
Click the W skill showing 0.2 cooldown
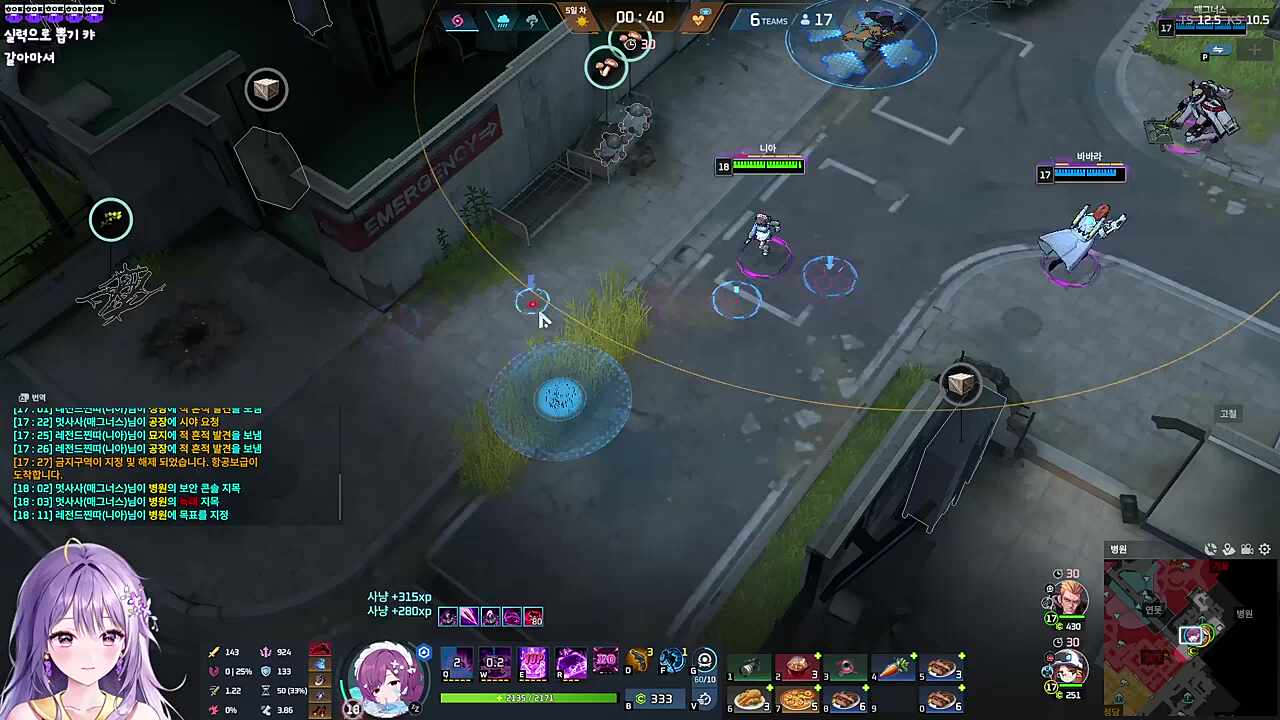(494, 662)
